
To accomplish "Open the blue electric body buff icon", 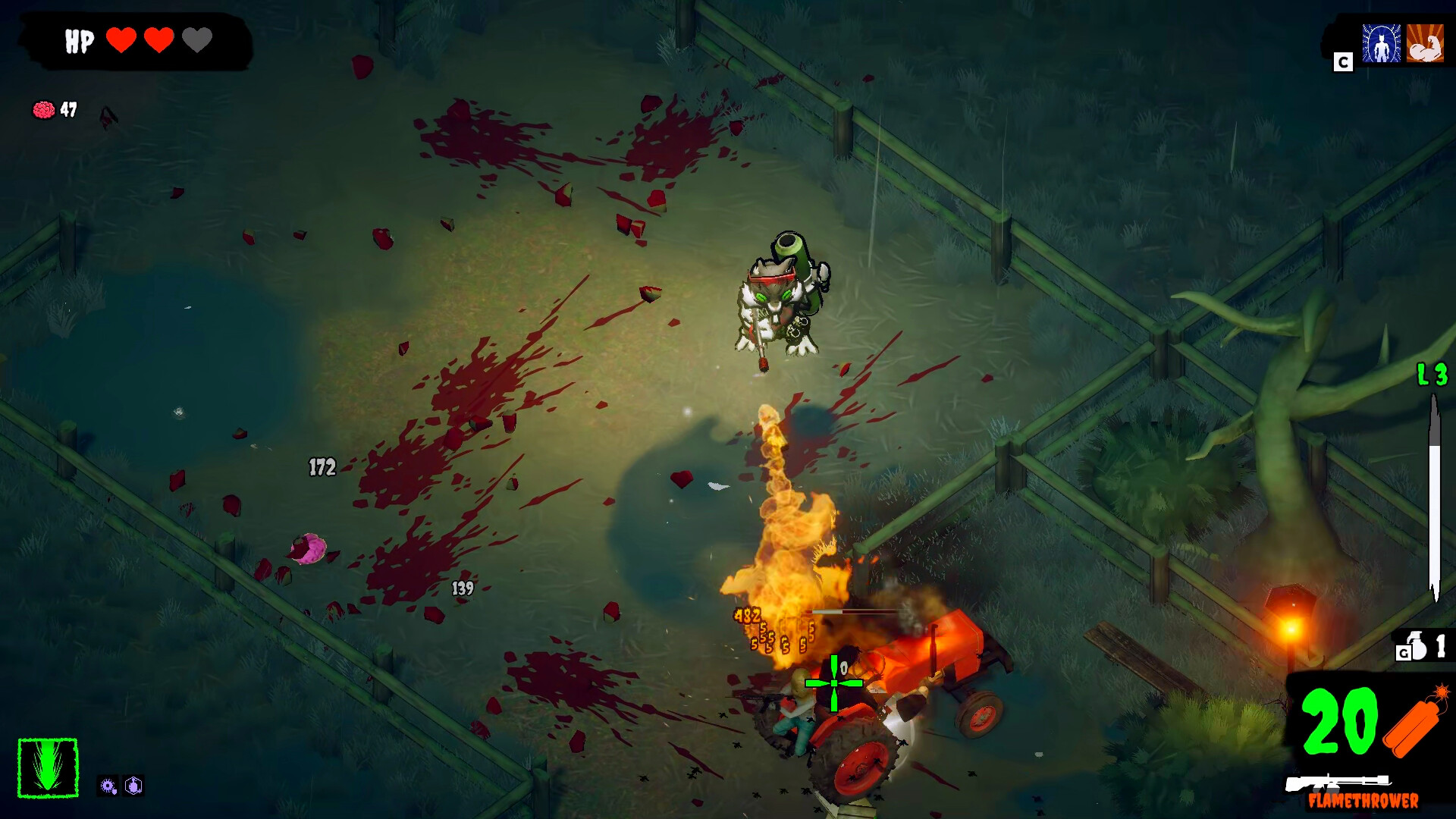I will (x=1382, y=42).
